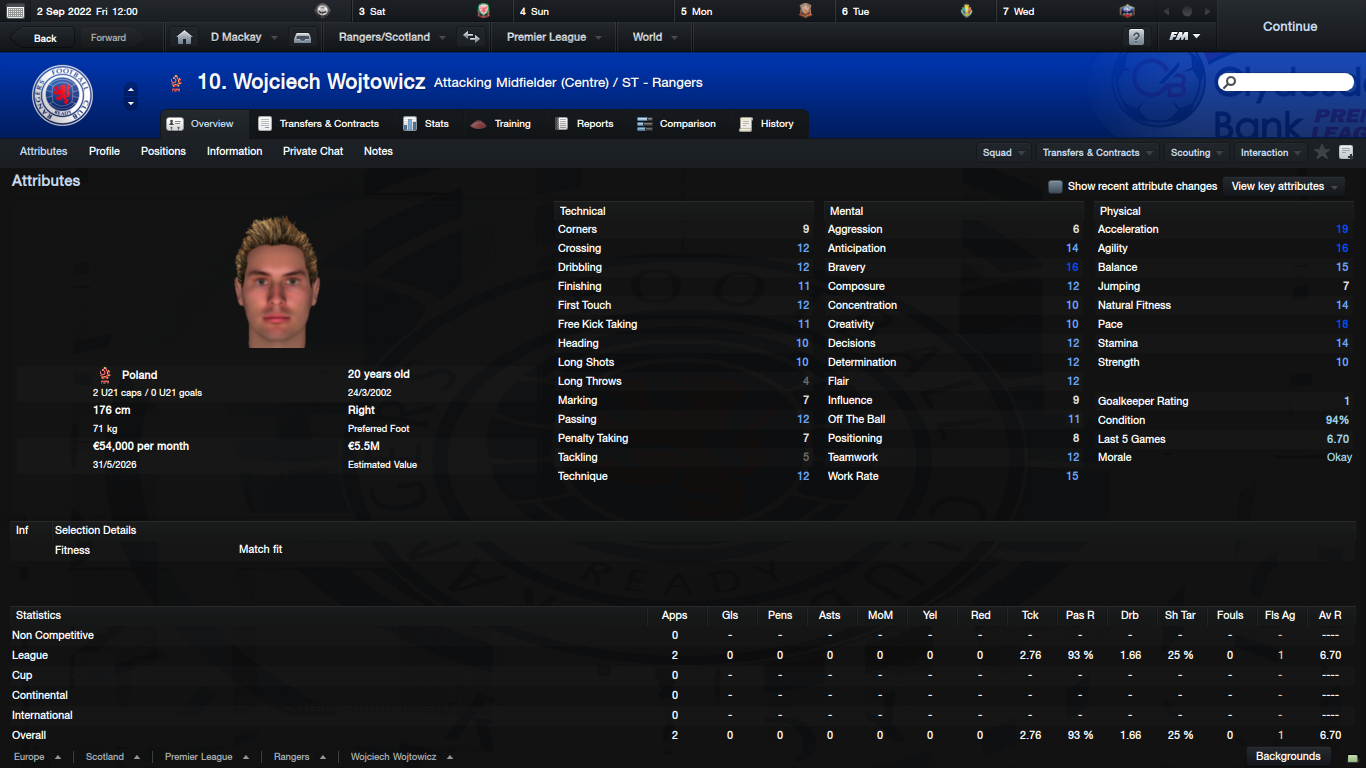This screenshot has height=768, width=1366.
Task: Click the Continue button
Action: (x=1289, y=27)
